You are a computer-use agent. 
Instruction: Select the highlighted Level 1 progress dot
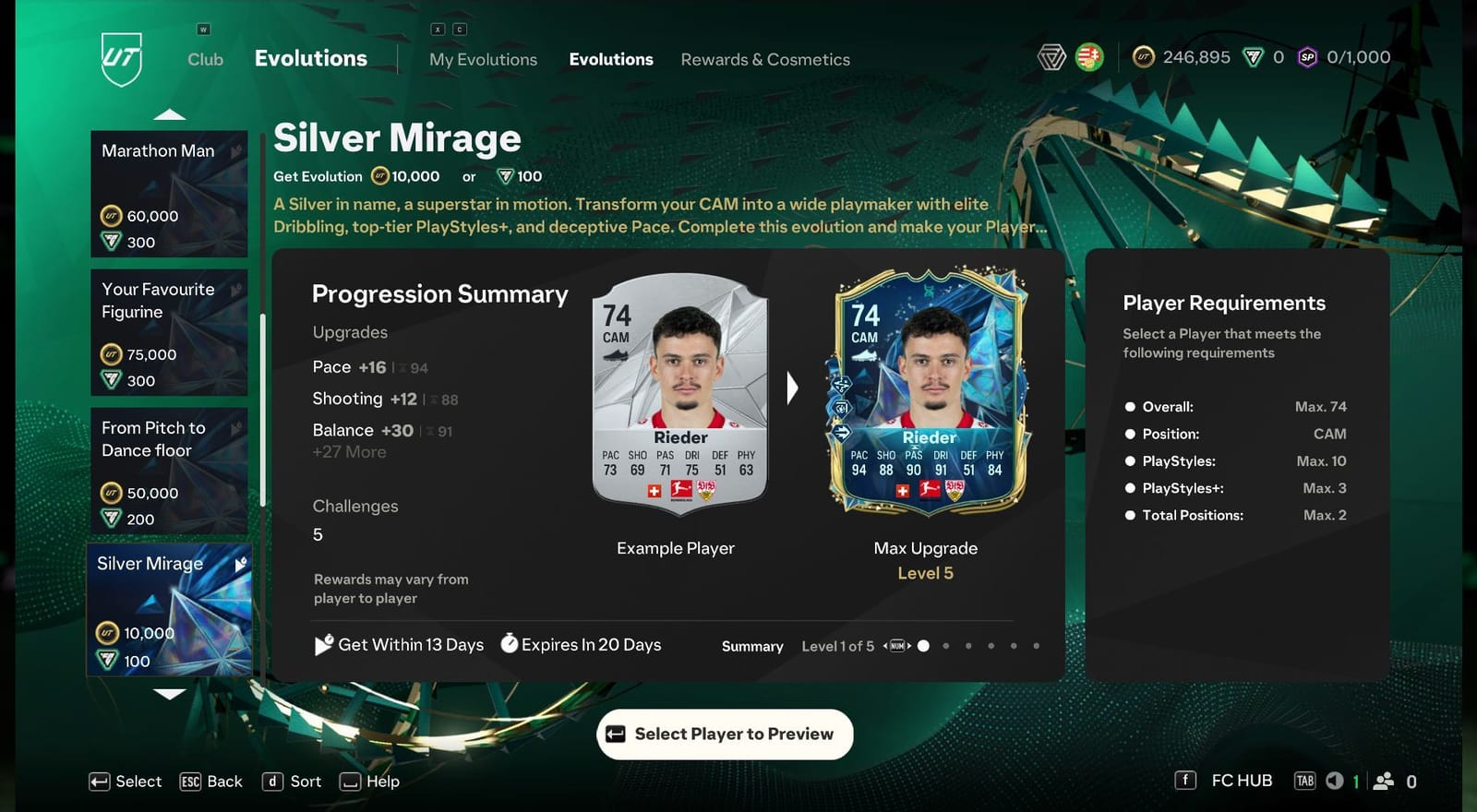(x=923, y=646)
